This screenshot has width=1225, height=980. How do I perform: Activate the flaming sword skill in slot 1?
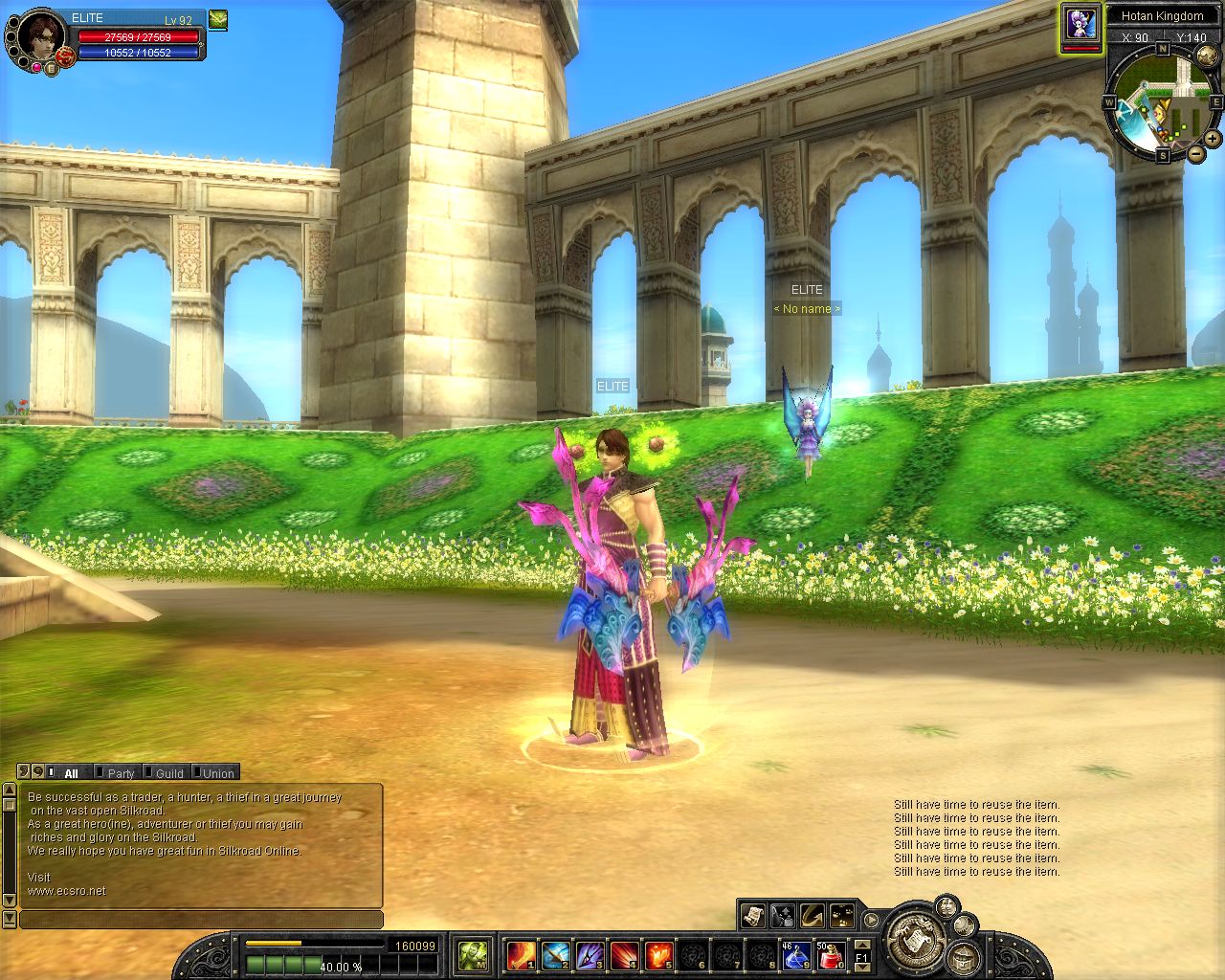point(521,954)
